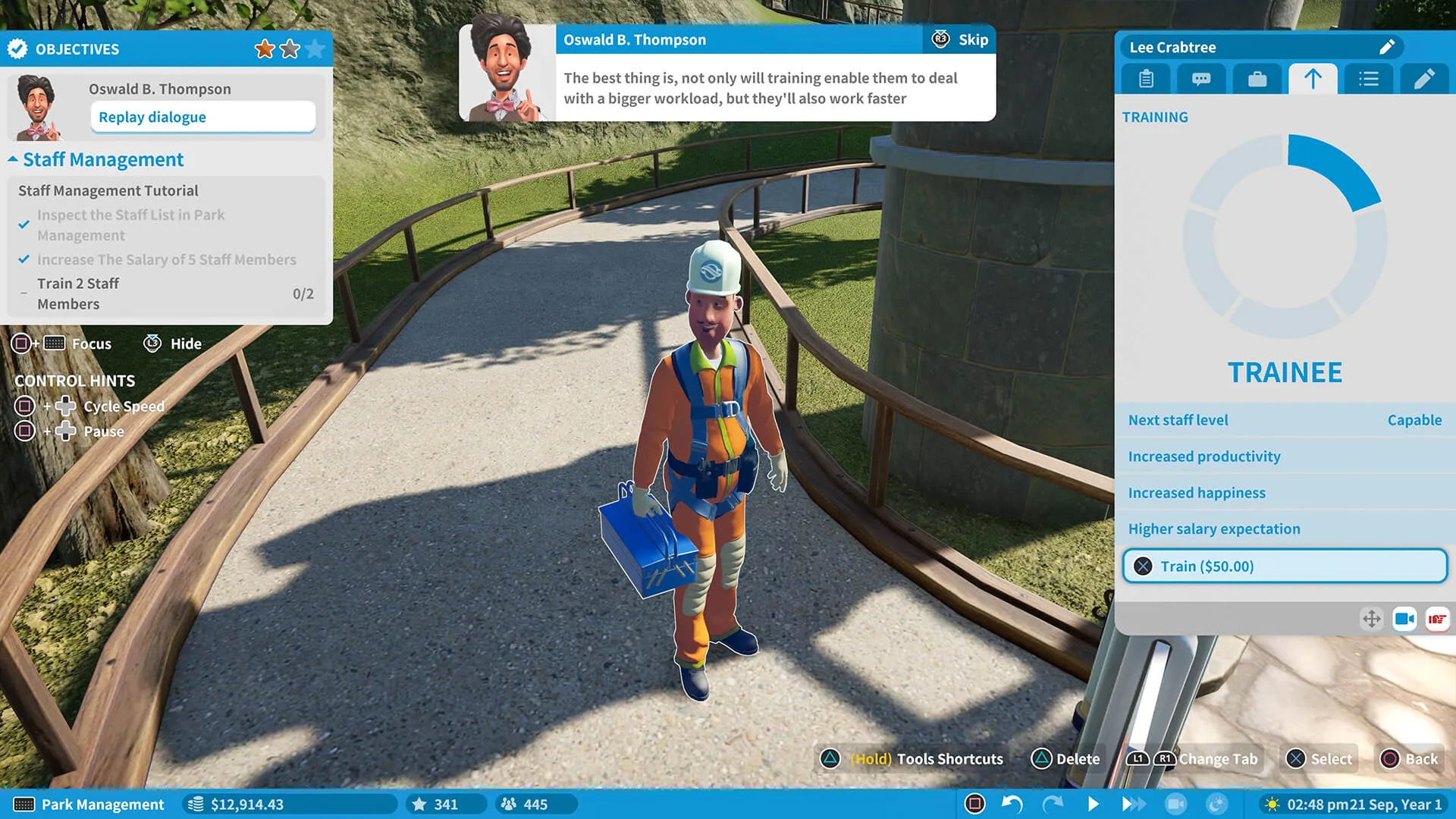
Task: Enable fast-forward game speed
Action: point(1133,804)
